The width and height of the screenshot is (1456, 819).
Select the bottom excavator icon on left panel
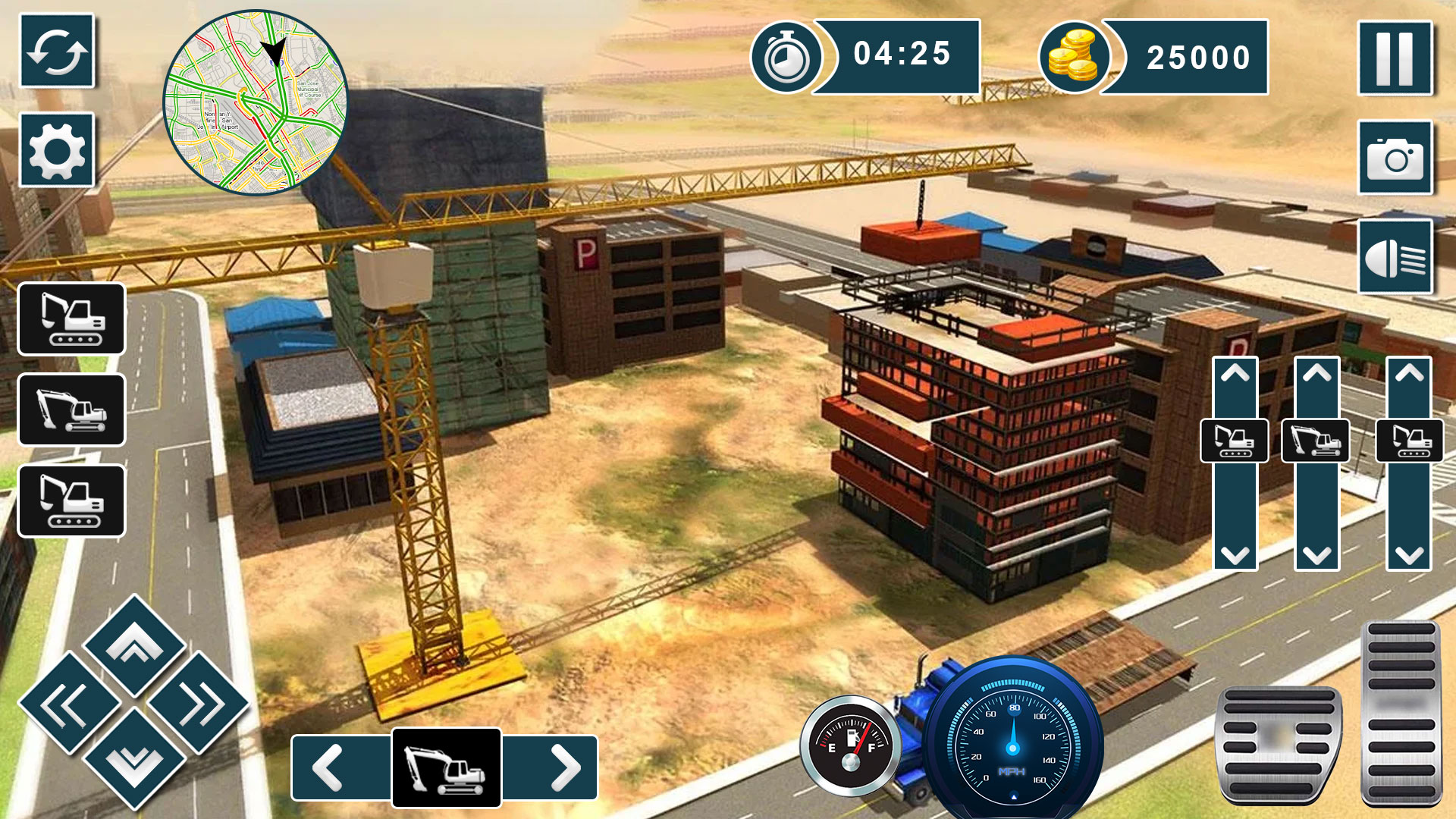pos(72,502)
